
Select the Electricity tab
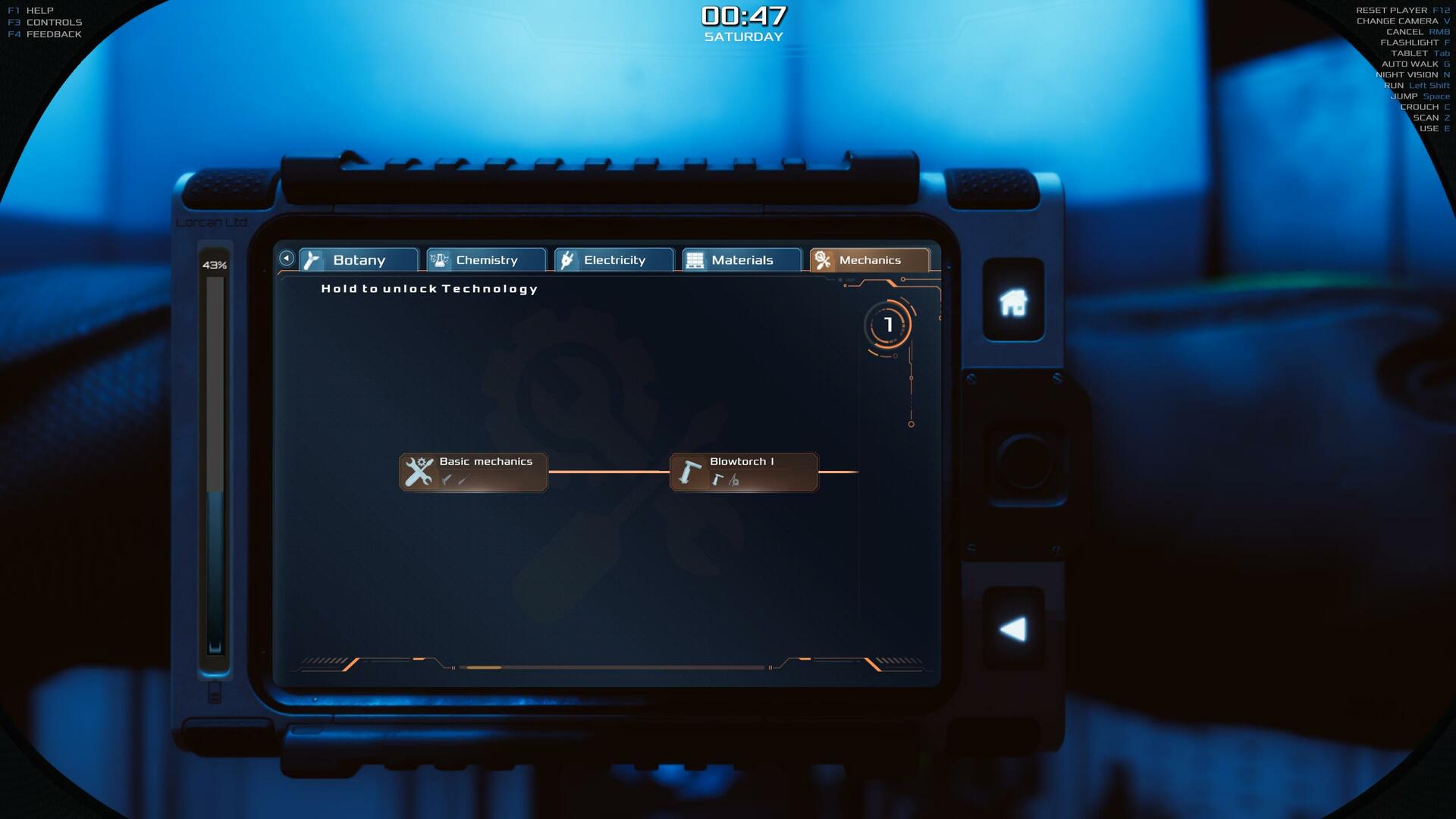[613, 260]
